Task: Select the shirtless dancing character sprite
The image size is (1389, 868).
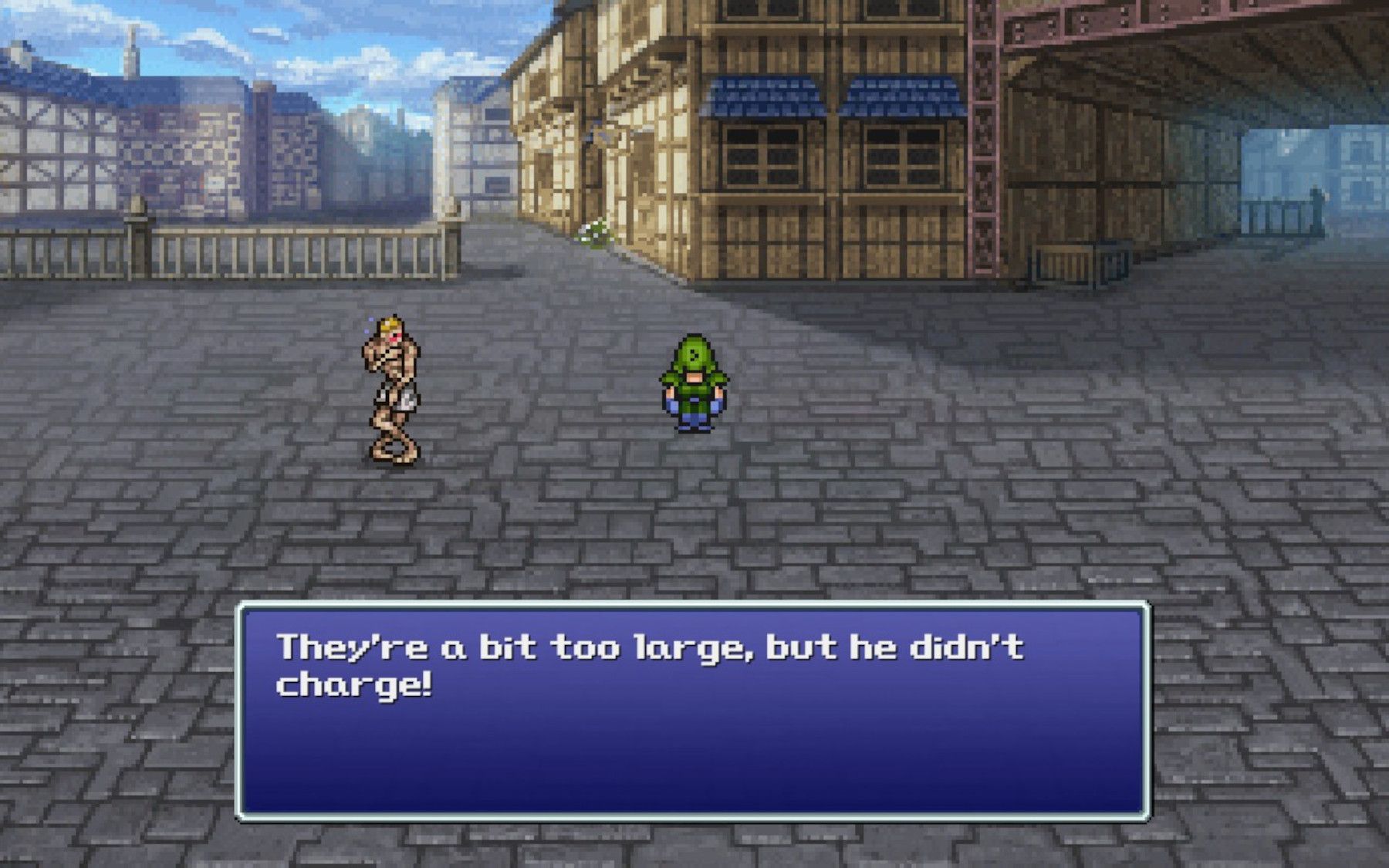Action: pos(390,386)
